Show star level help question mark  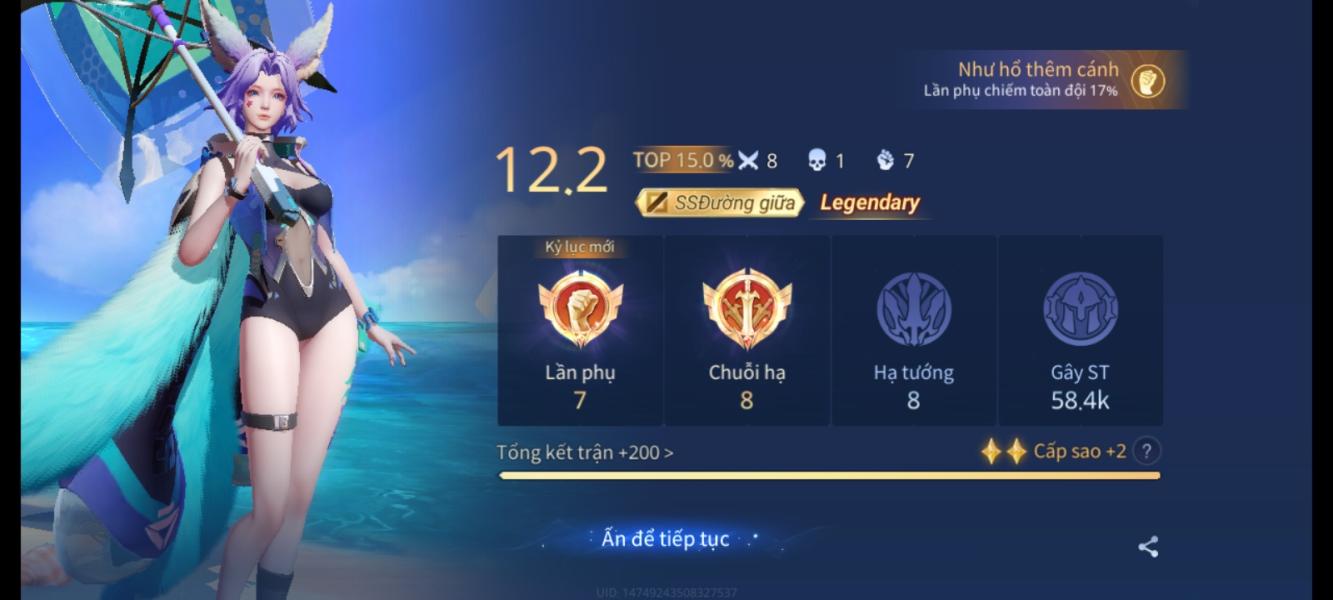point(1149,451)
